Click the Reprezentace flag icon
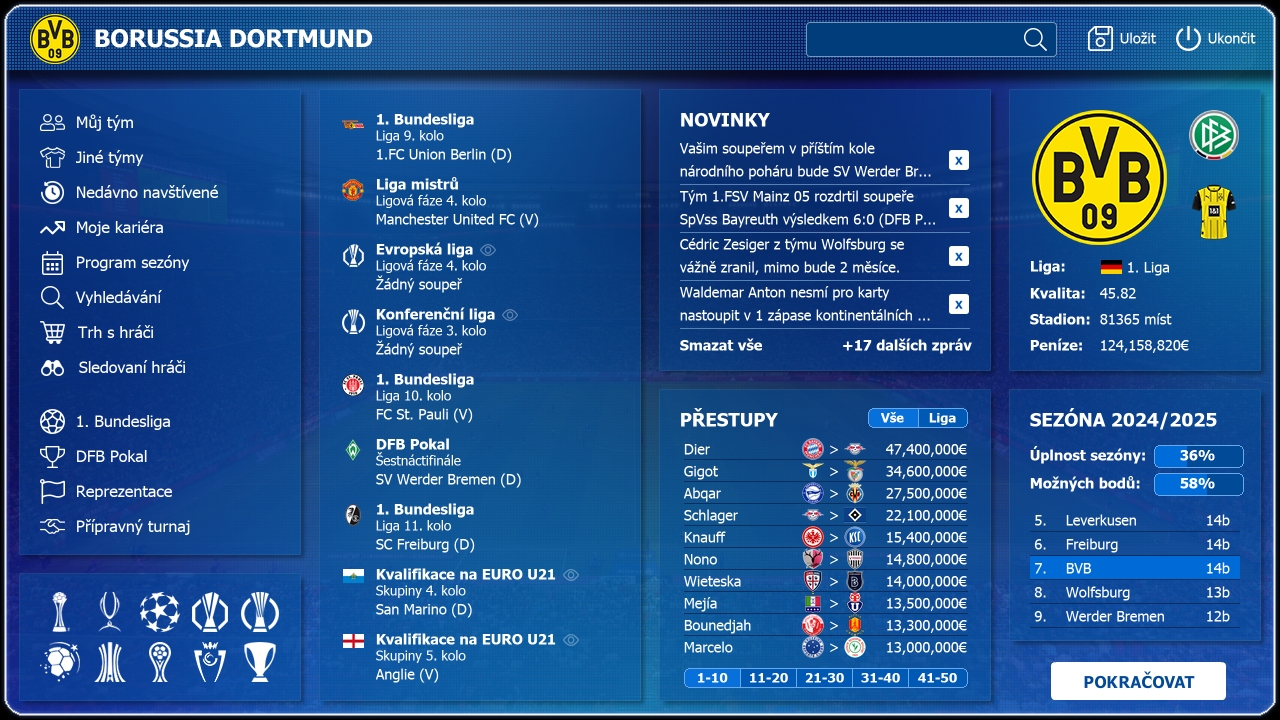This screenshot has height=720, width=1280. click(51, 491)
